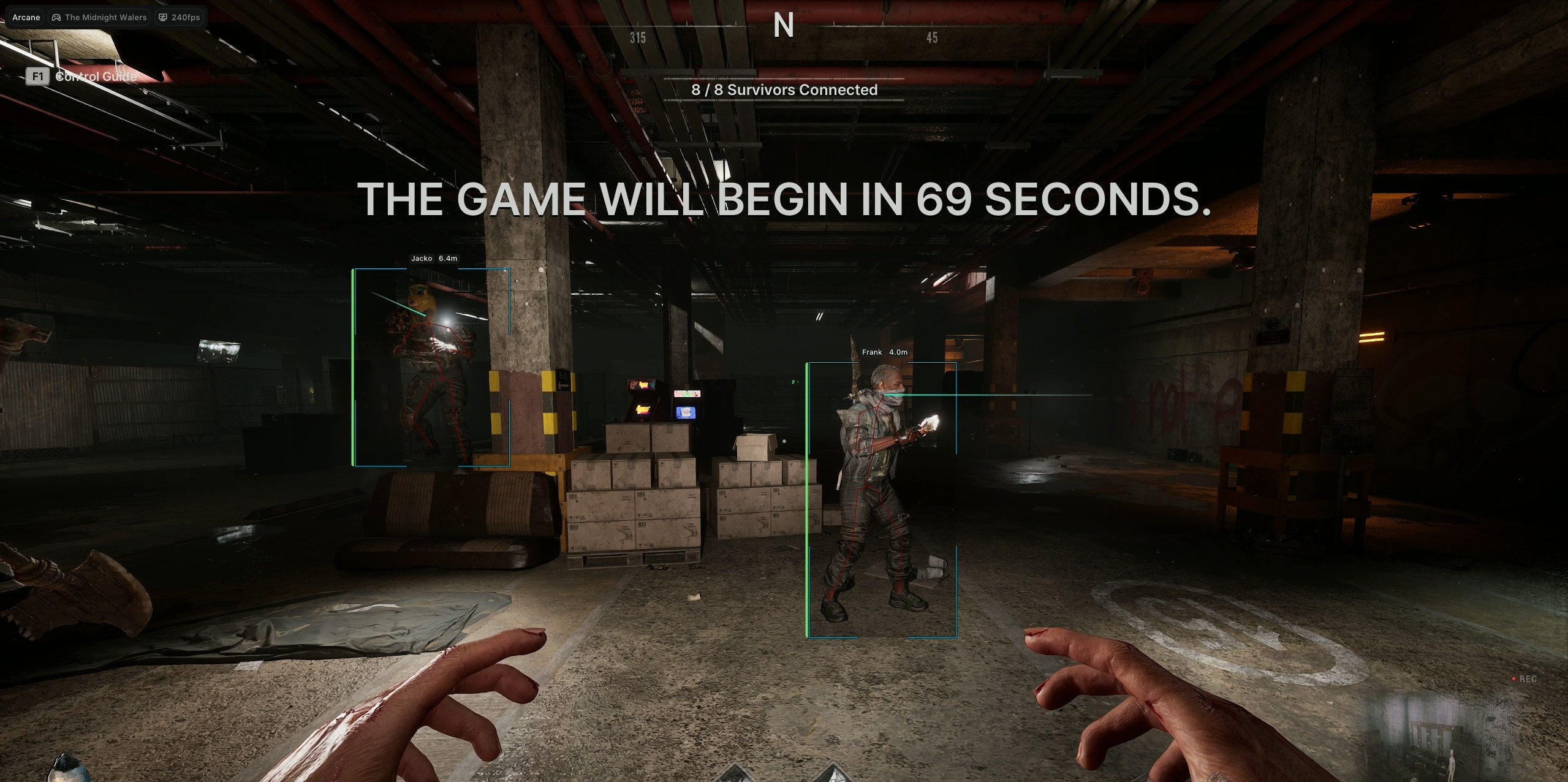Screen dimensions: 1568x782
Task: Click the survivors connection progress bar
Action: [783, 78]
